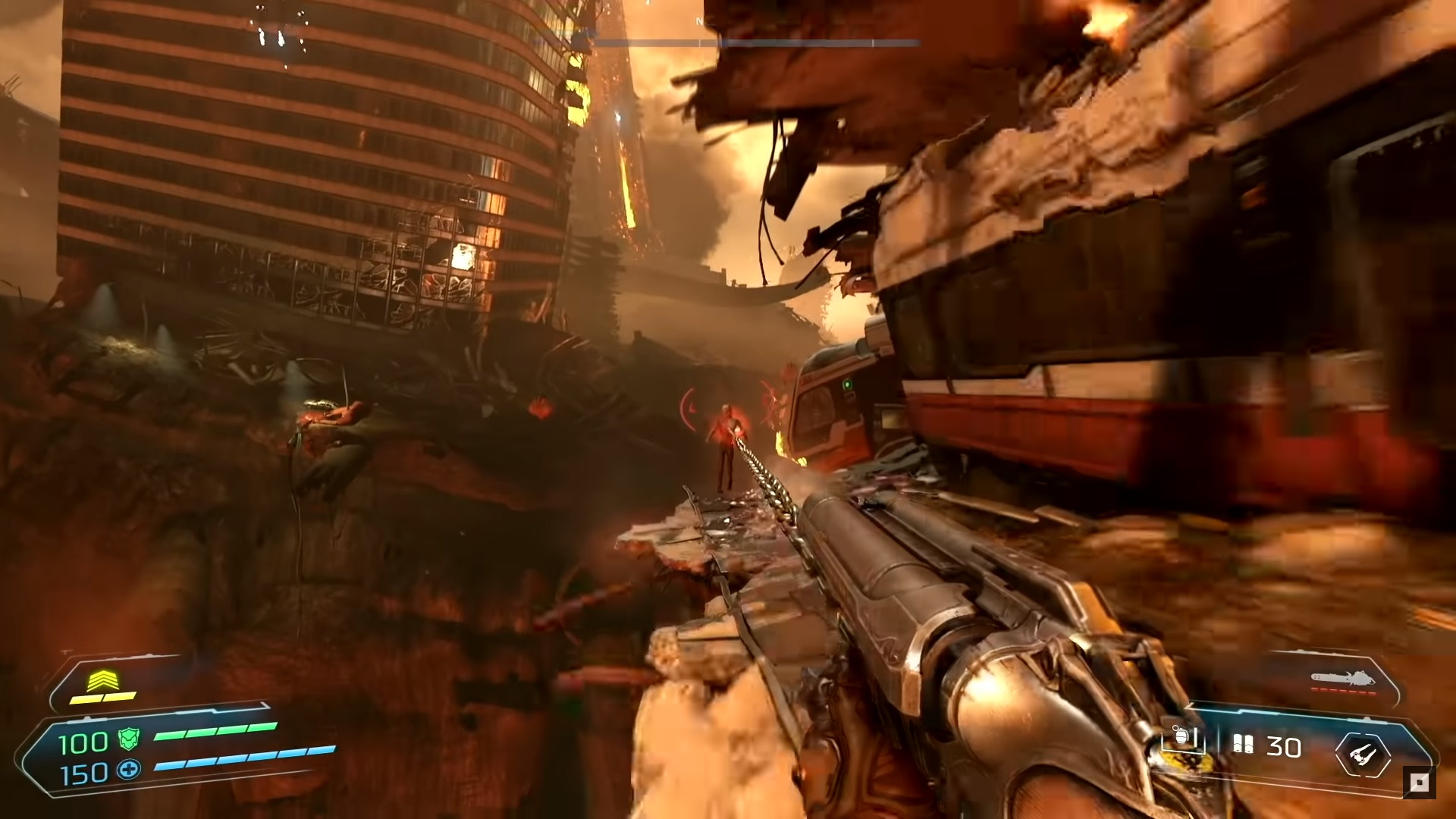Click the green armor shield icon
Screen dimensions: 1456x819
[x=129, y=739]
